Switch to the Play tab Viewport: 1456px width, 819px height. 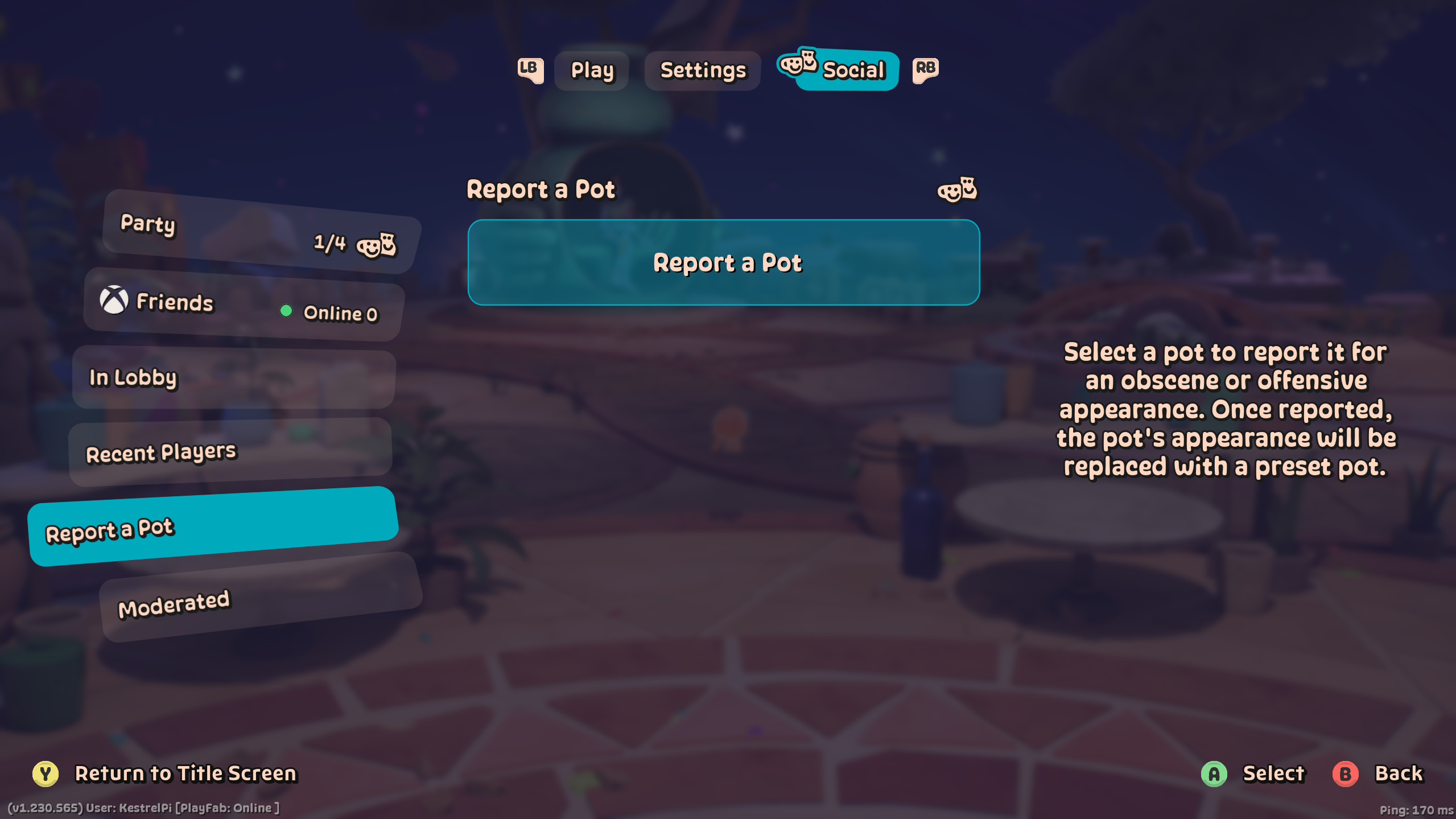(x=592, y=71)
